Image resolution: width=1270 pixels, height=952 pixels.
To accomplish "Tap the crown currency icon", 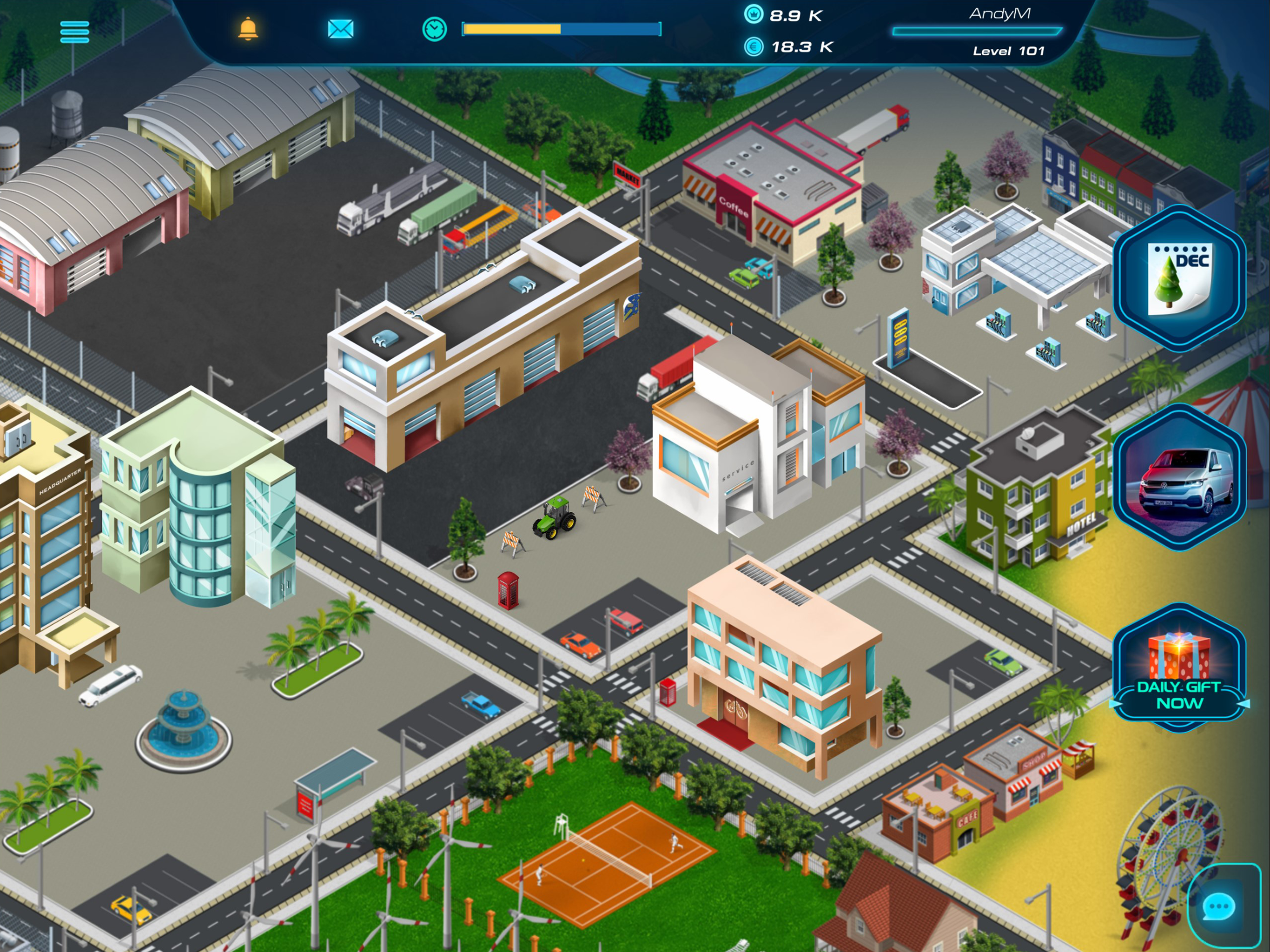I will pyautogui.click(x=753, y=14).
